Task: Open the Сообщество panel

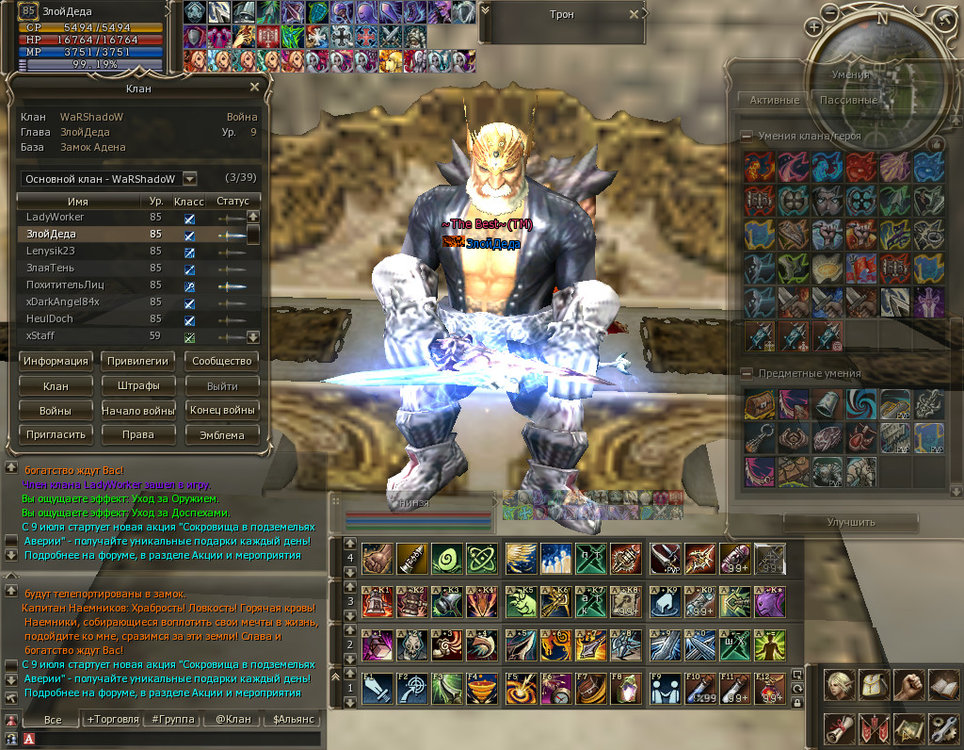Action: click(222, 361)
